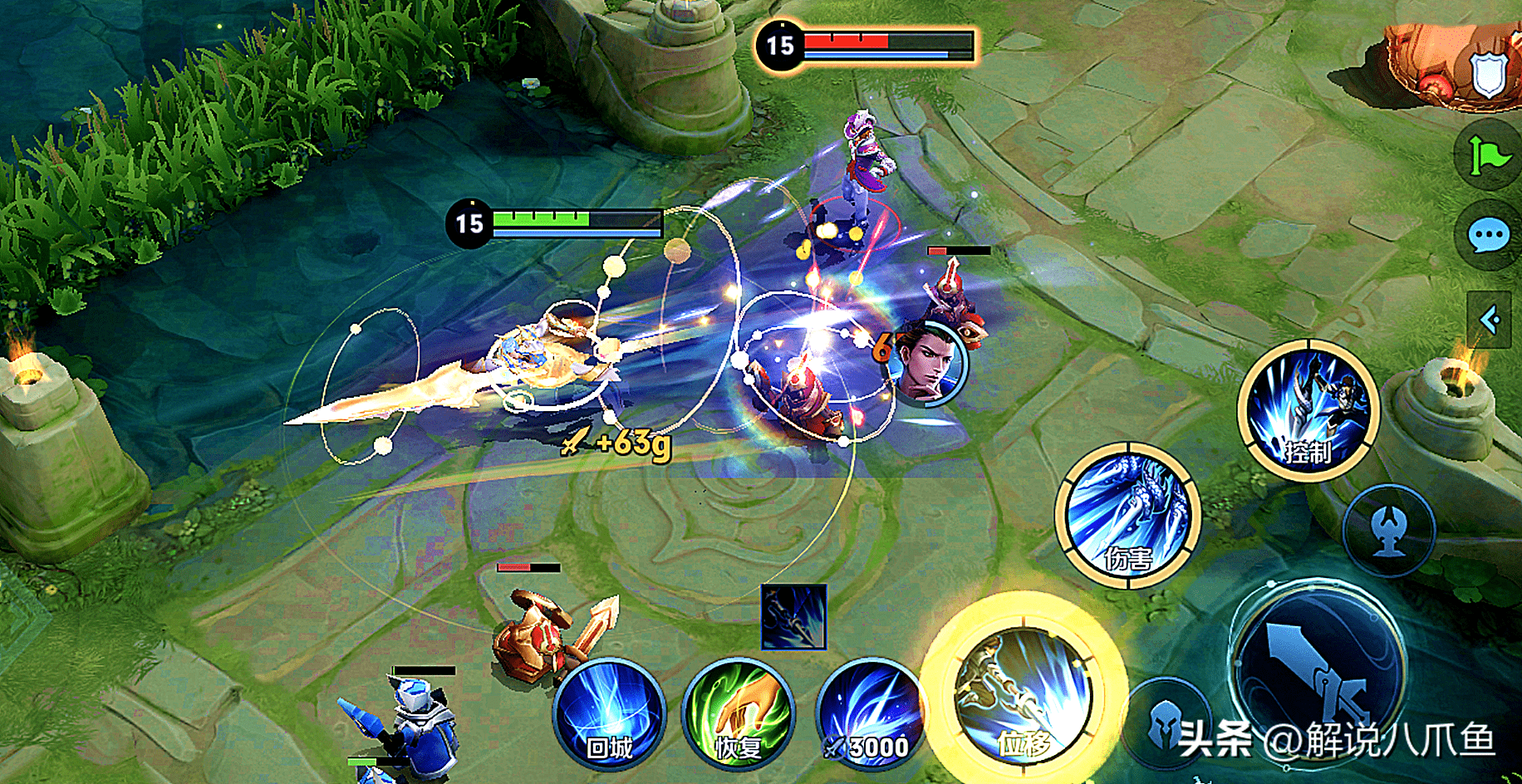Tap the 回城 recall button
The height and width of the screenshot is (784, 1522).
point(610,714)
